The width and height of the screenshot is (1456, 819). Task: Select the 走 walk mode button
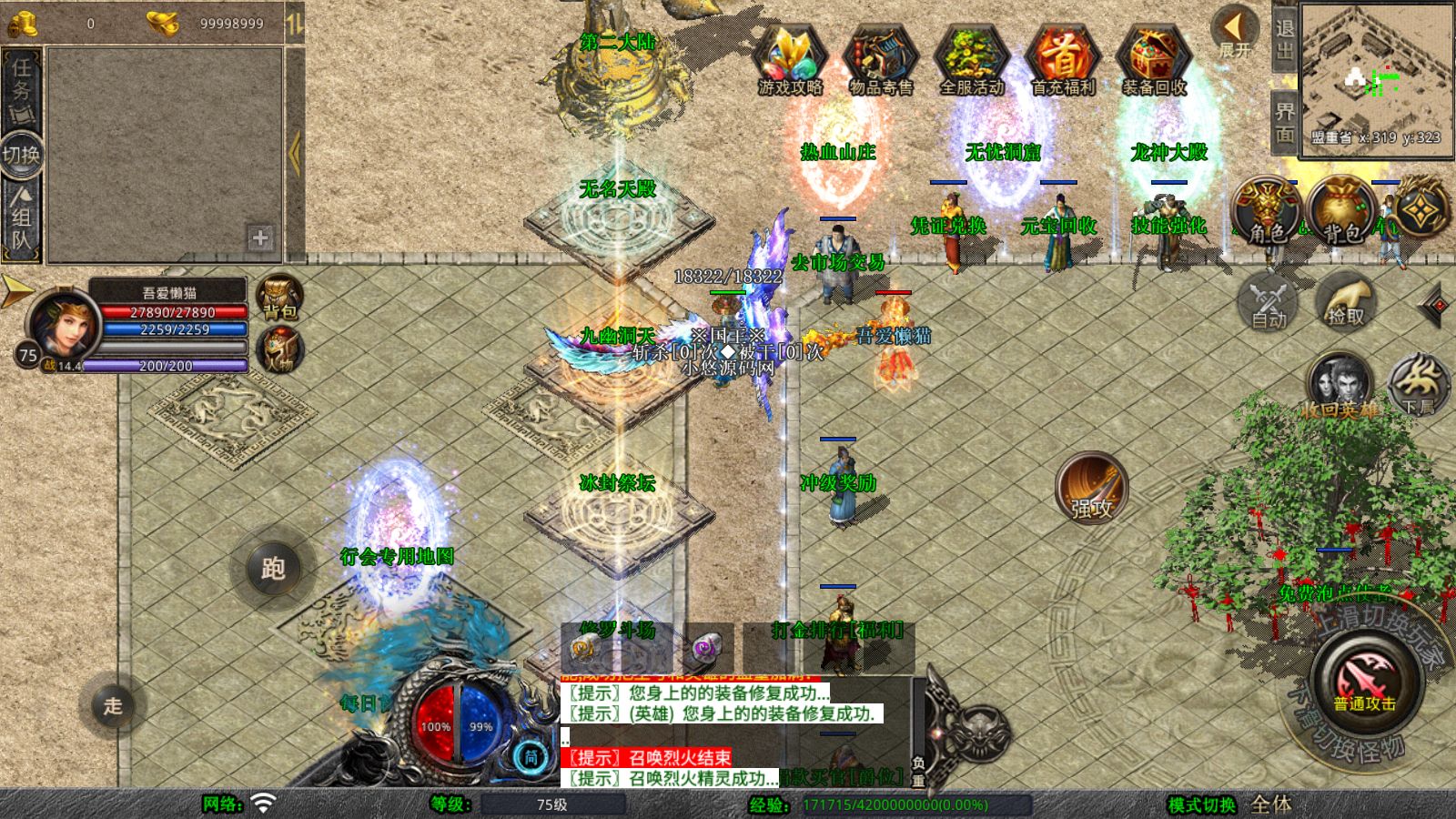coord(112,705)
